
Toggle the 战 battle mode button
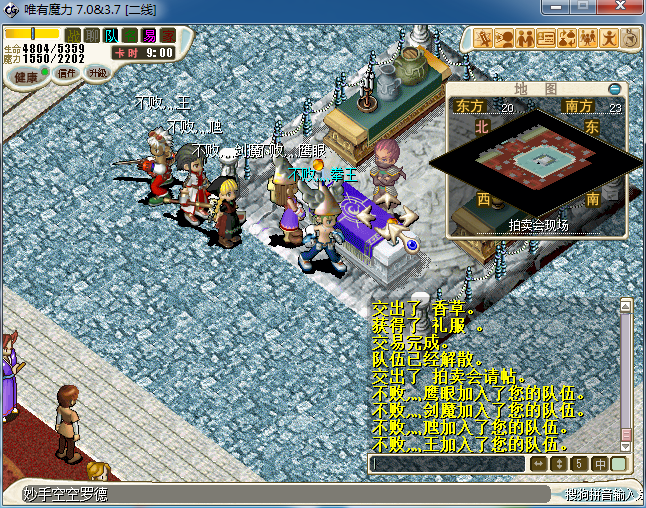coord(73,35)
